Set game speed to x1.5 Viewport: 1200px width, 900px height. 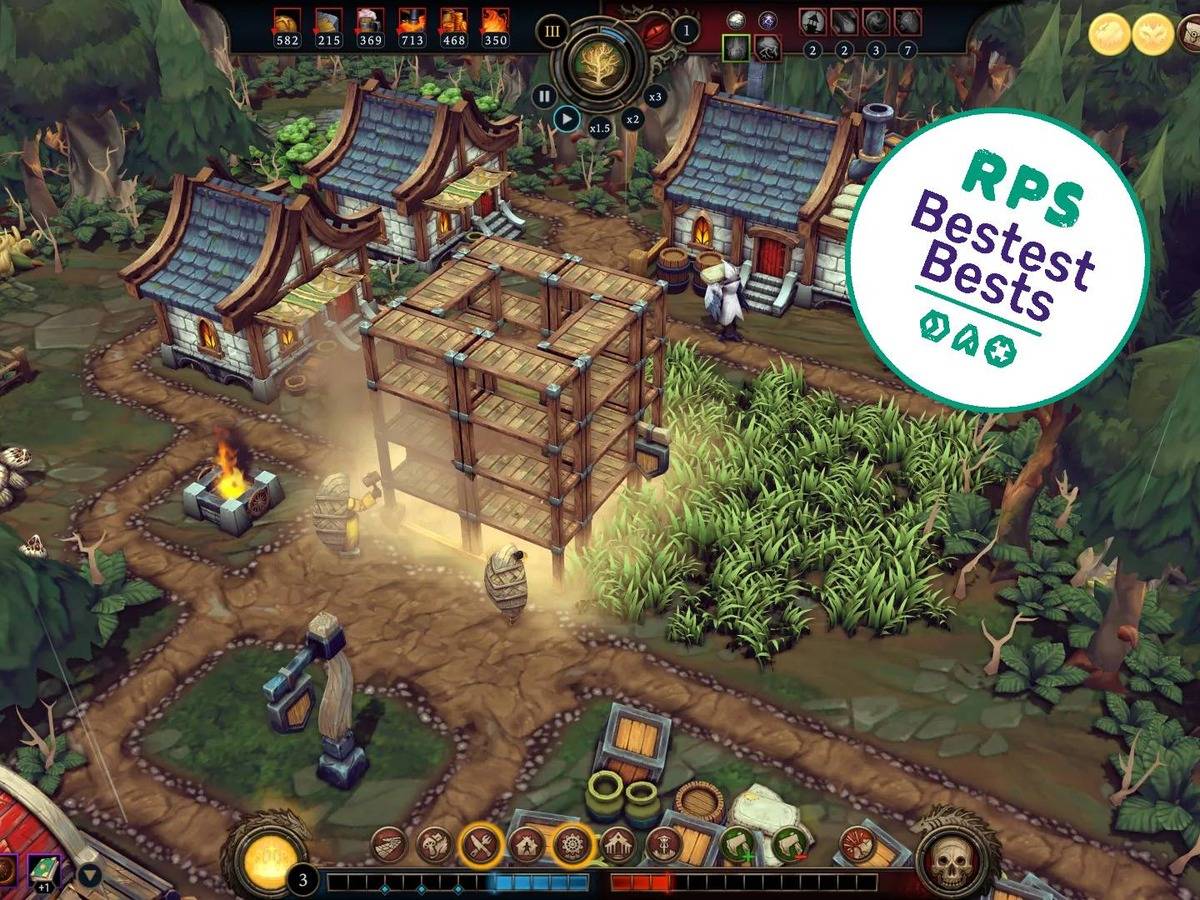[x=599, y=128]
